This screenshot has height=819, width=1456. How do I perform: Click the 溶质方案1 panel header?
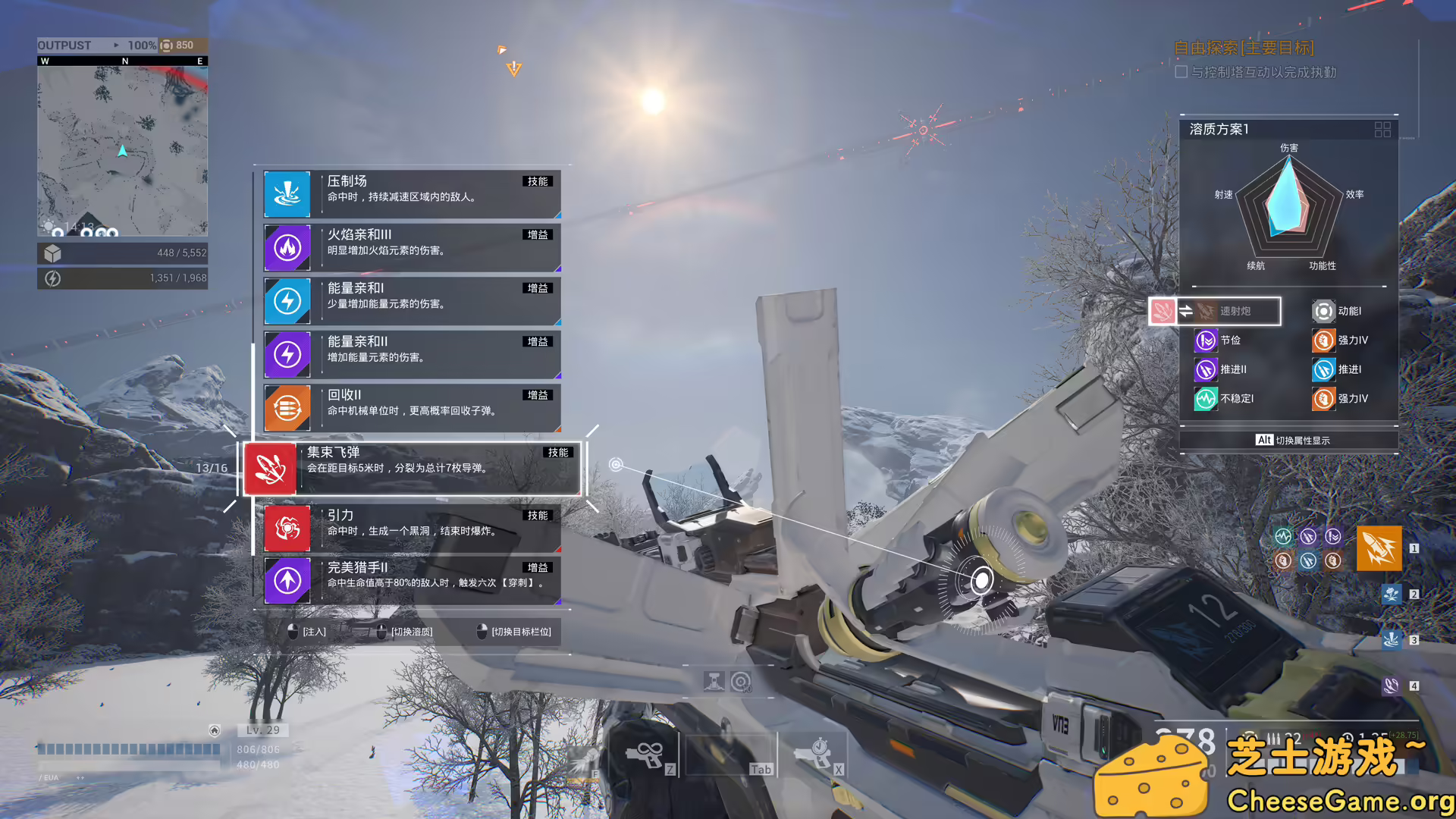click(x=1220, y=129)
